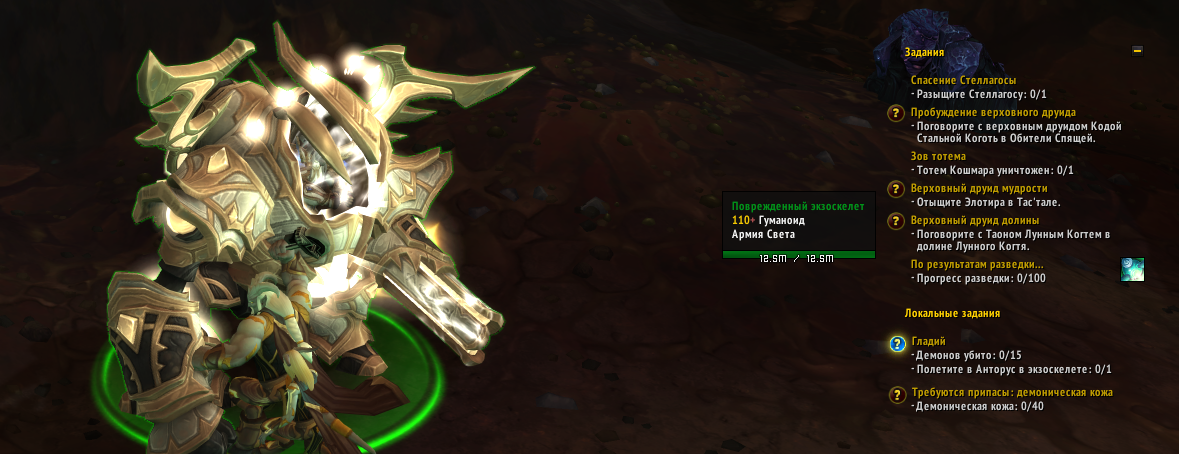This screenshot has height=454, width=1179.
Task: Click the Задания tracker header title
Action: pos(924,52)
